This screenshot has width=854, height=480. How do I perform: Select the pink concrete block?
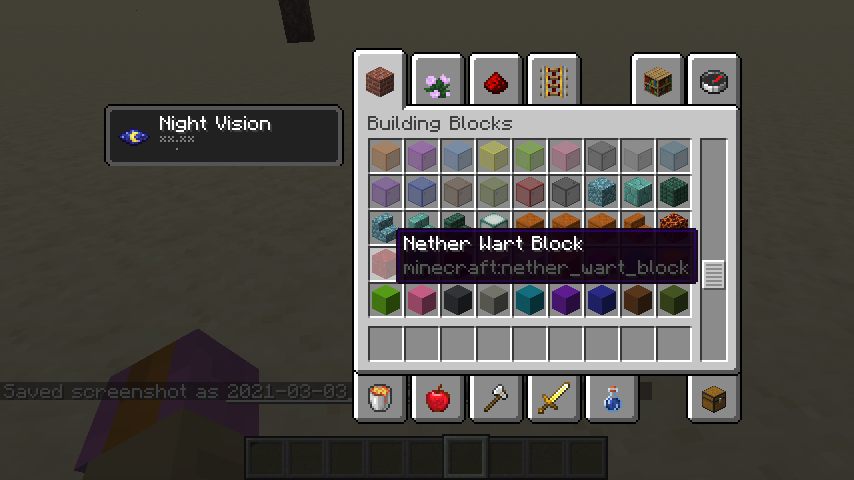coord(422,300)
